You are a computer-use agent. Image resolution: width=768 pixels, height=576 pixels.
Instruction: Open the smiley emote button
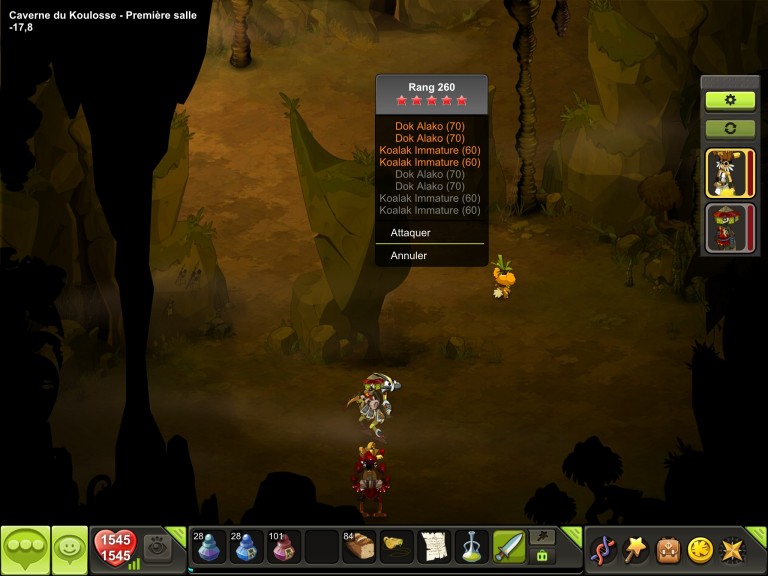[70, 549]
